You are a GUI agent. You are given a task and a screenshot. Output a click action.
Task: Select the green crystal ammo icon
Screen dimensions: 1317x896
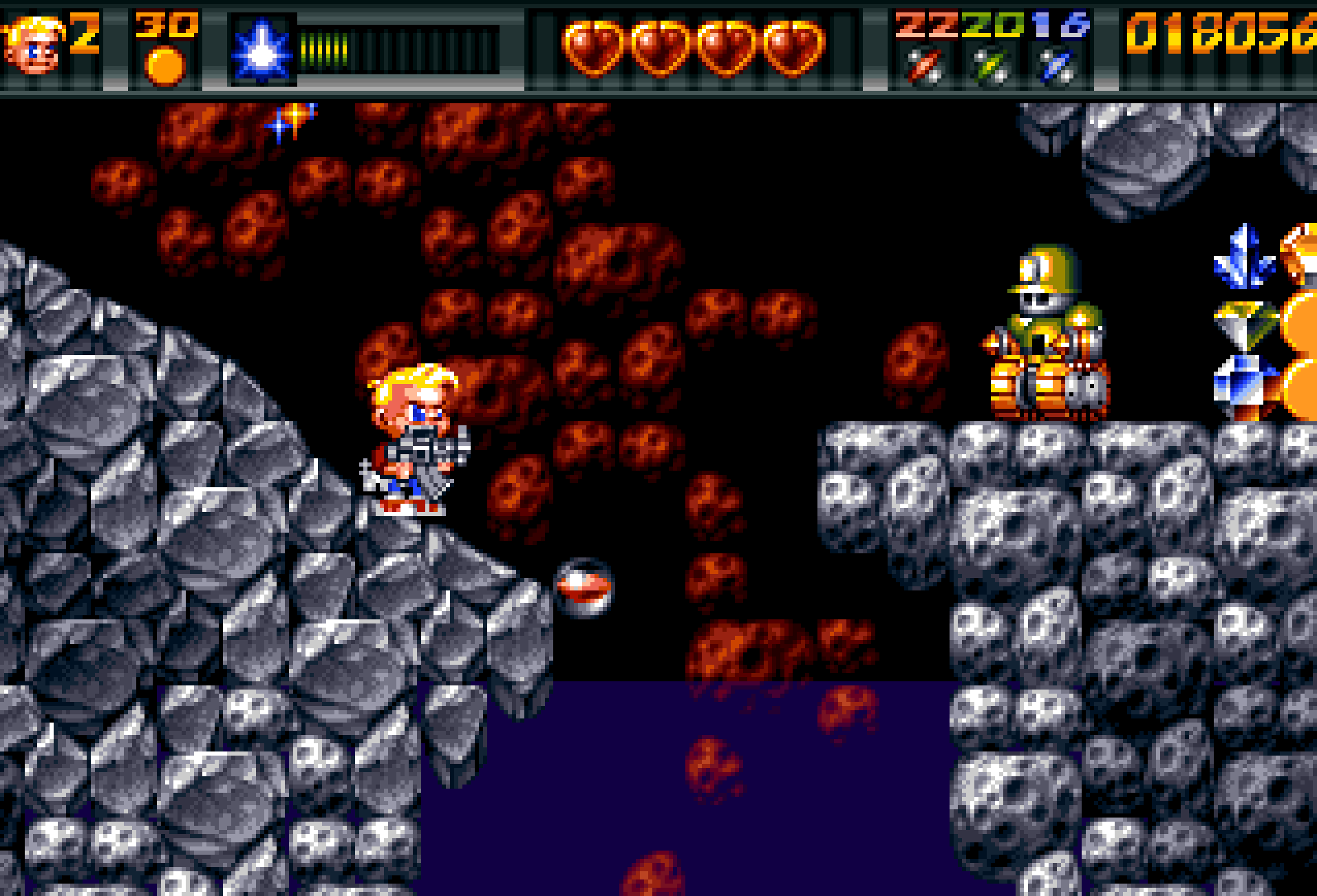point(992,67)
